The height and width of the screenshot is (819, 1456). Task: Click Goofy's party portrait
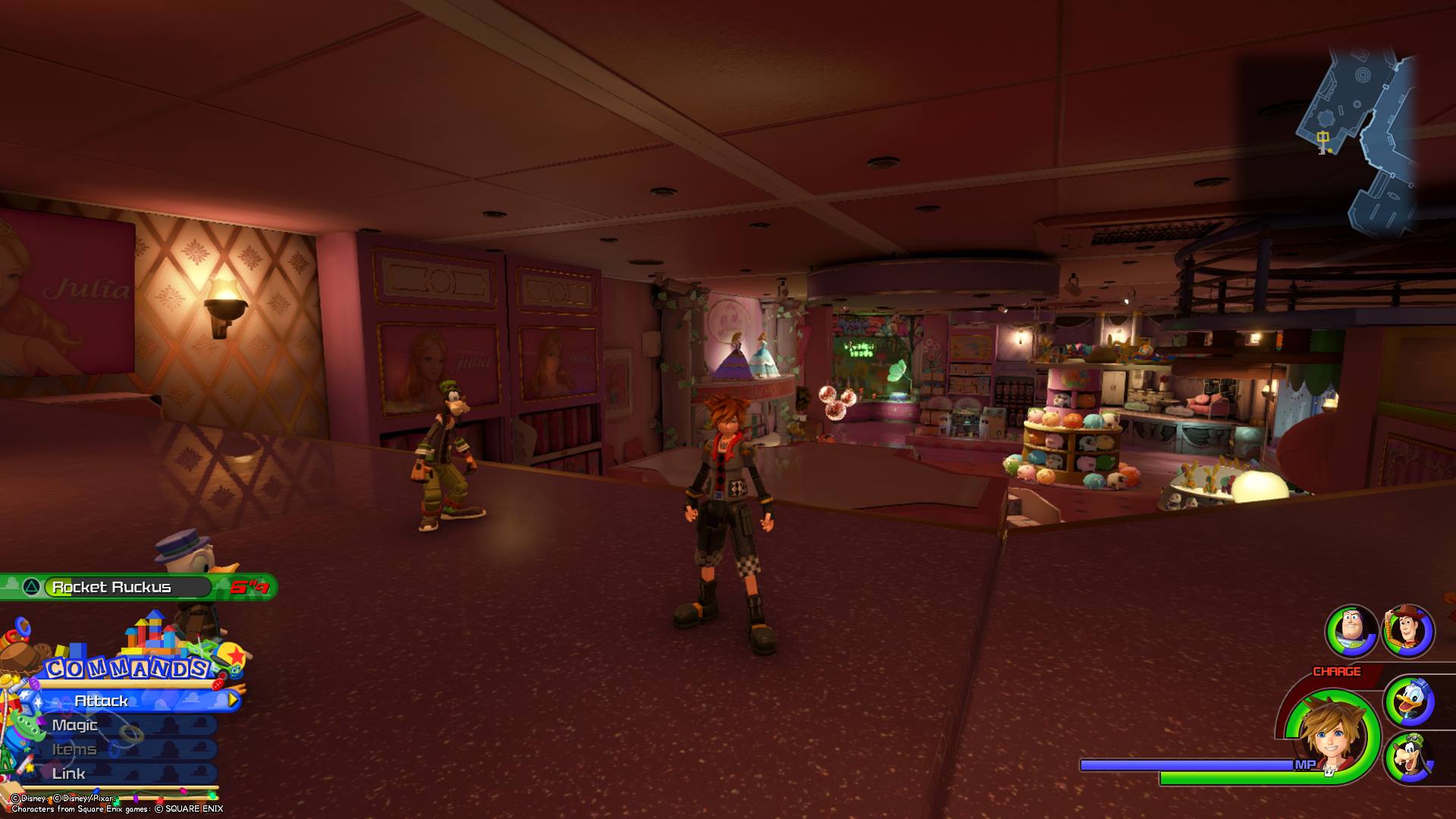point(1410,757)
